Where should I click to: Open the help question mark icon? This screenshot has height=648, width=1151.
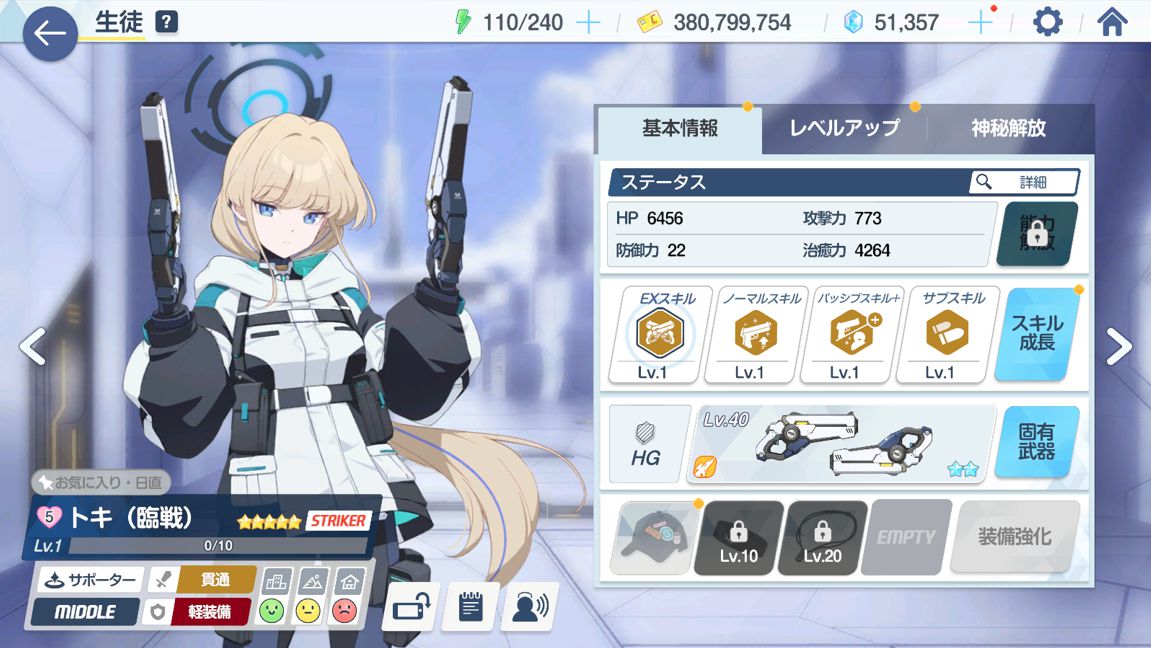click(167, 21)
